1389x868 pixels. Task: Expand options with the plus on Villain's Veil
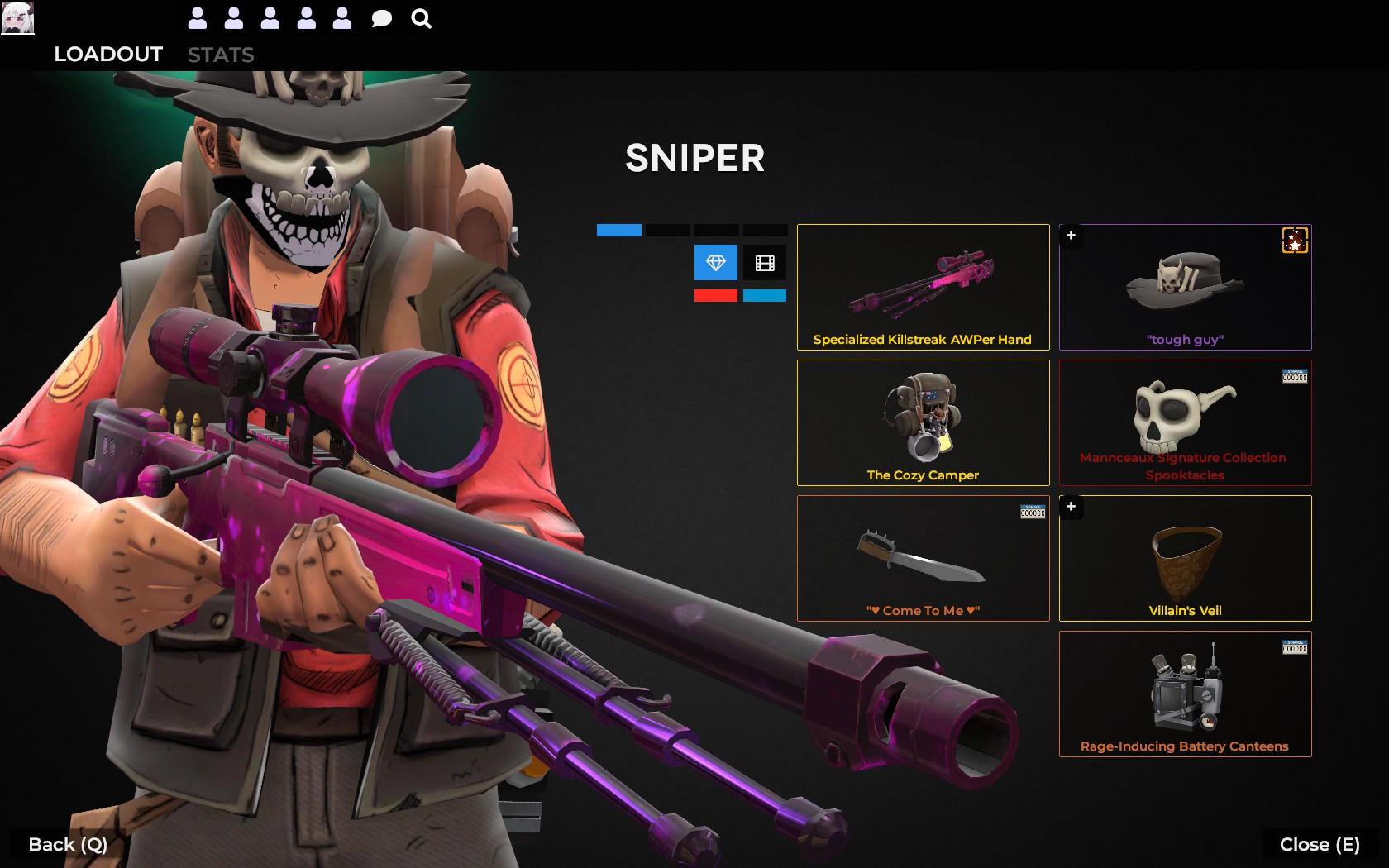[x=1072, y=508]
